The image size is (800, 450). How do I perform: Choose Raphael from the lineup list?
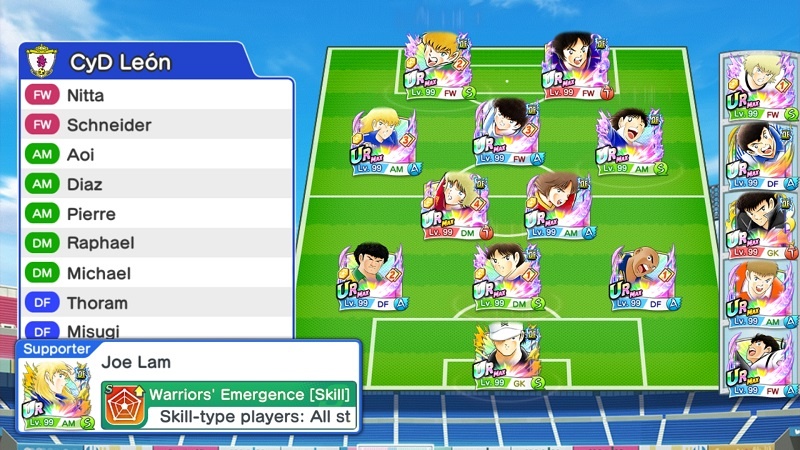click(157, 243)
